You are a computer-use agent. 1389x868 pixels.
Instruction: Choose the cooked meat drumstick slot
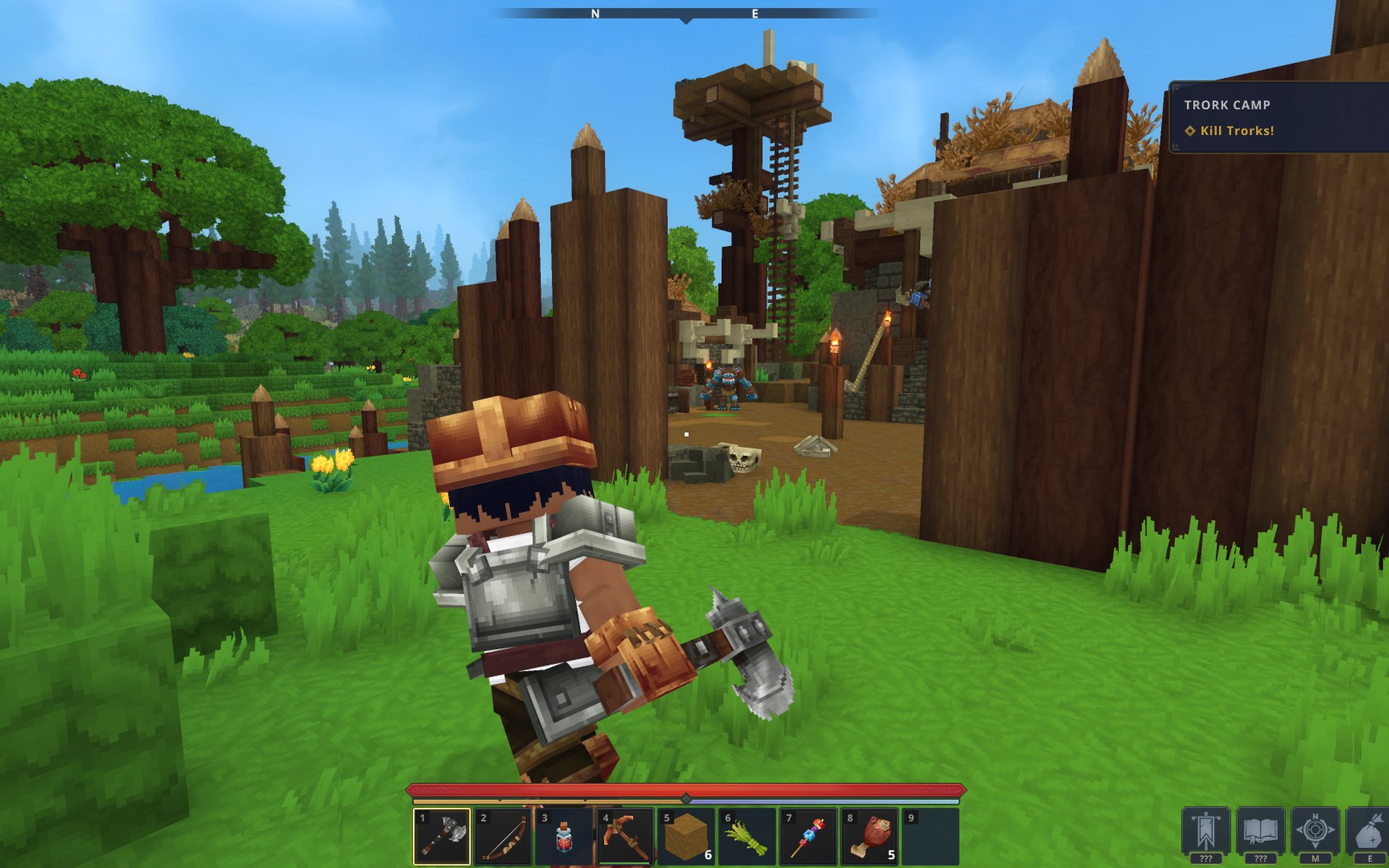[869, 836]
